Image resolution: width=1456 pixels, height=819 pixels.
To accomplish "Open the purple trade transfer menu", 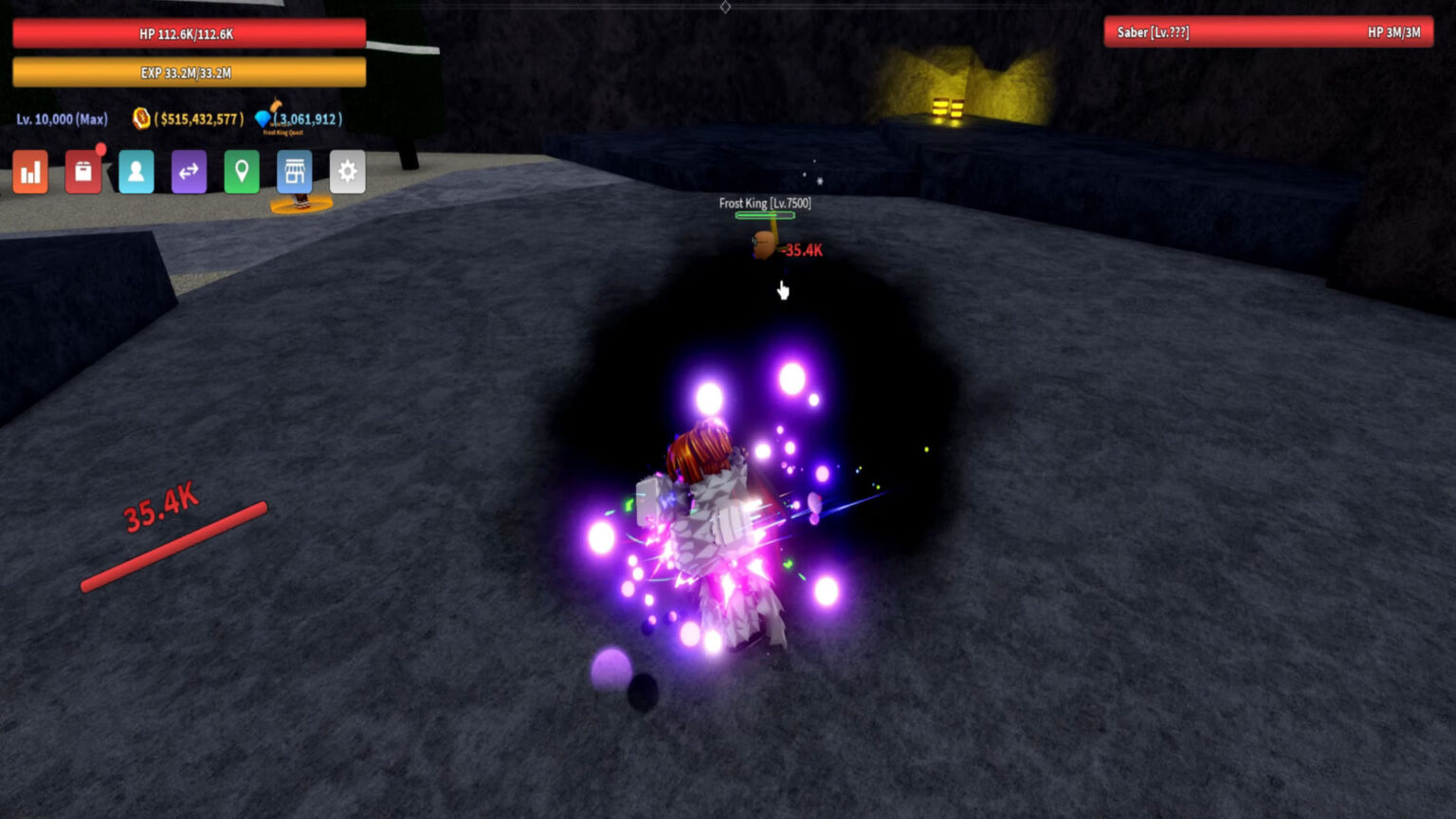I will click(190, 172).
